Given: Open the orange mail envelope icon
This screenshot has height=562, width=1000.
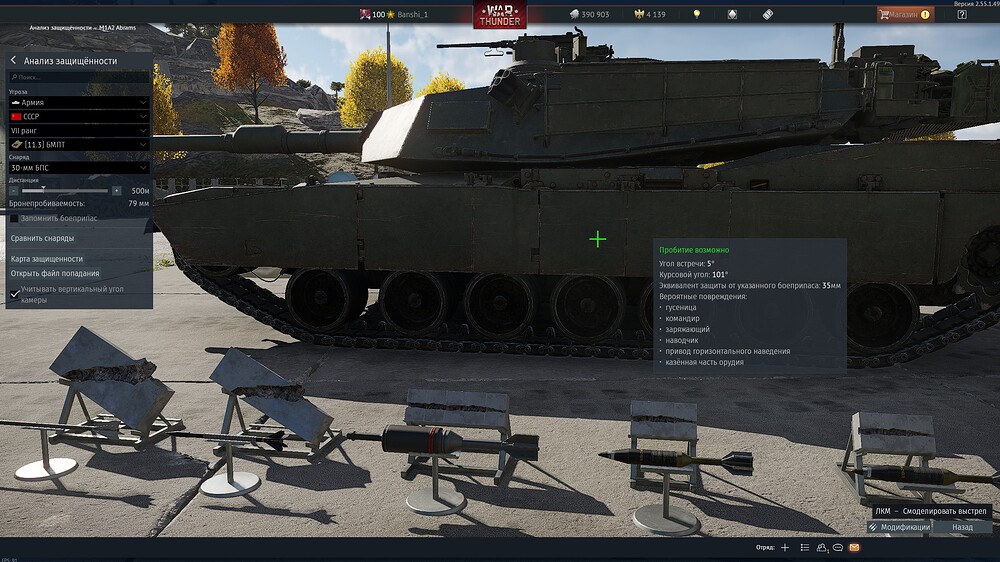Looking at the screenshot, I should (854, 548).
